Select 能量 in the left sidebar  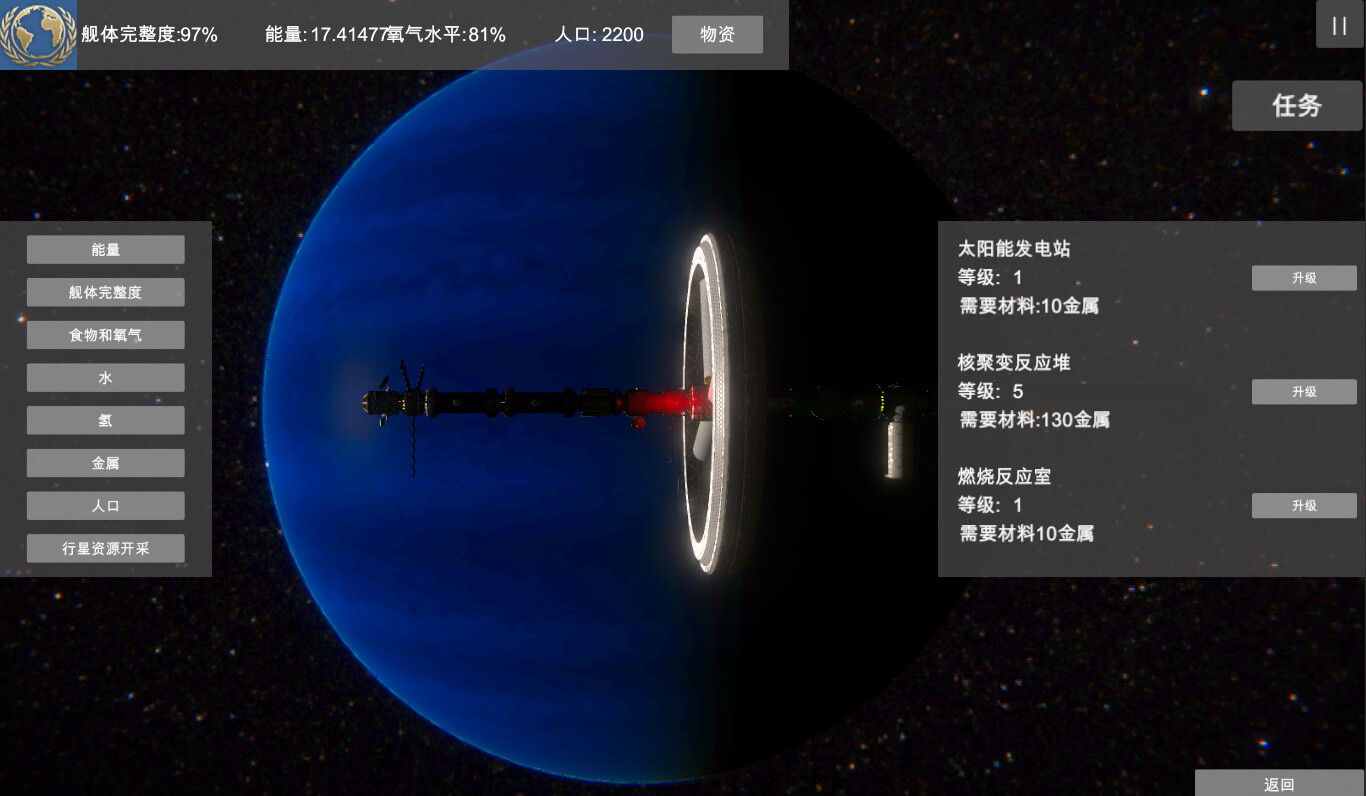[105, 249]
